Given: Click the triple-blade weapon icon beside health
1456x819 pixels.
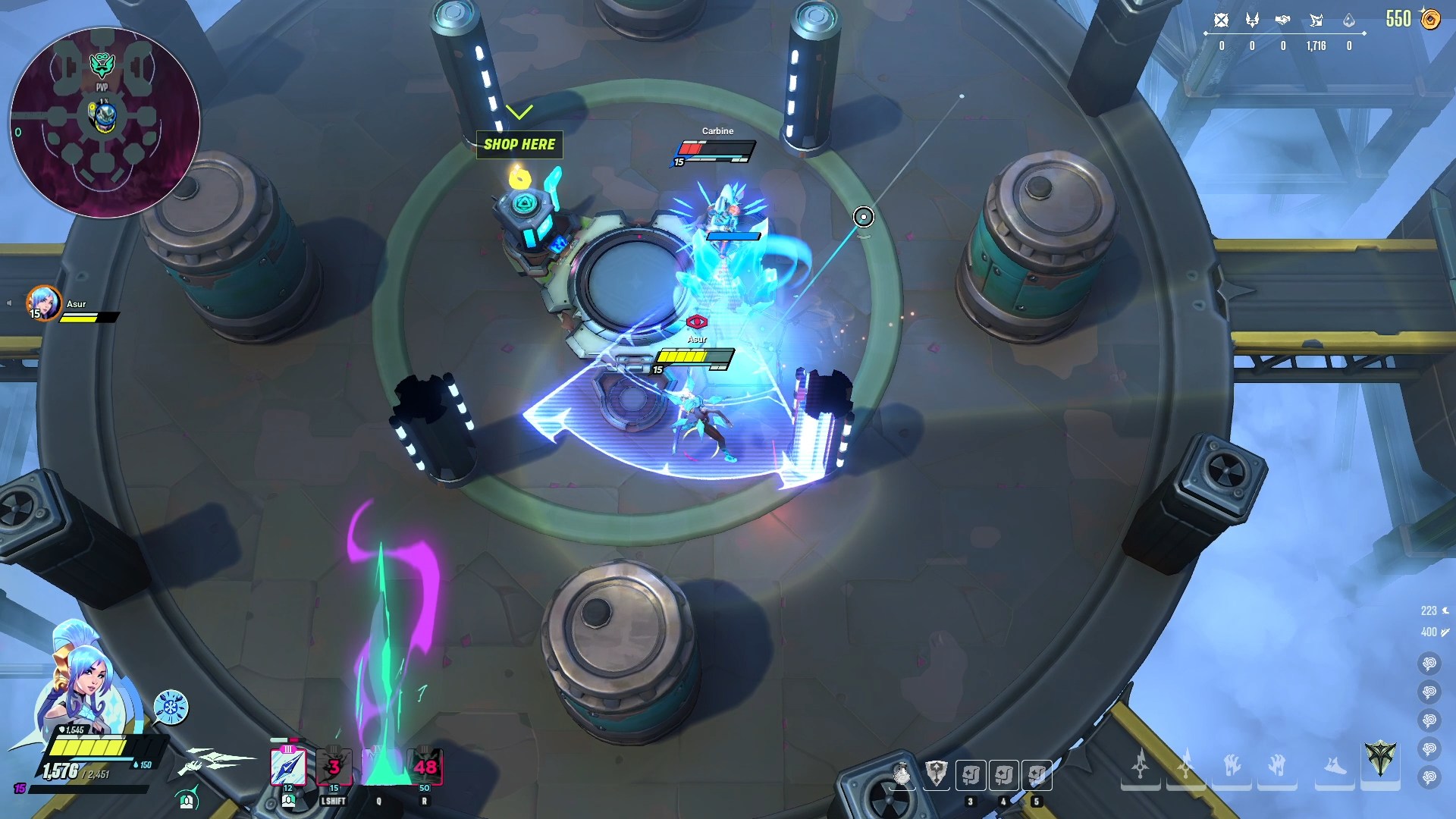Looking at the screenshot, I should click(x=216, y=761).
